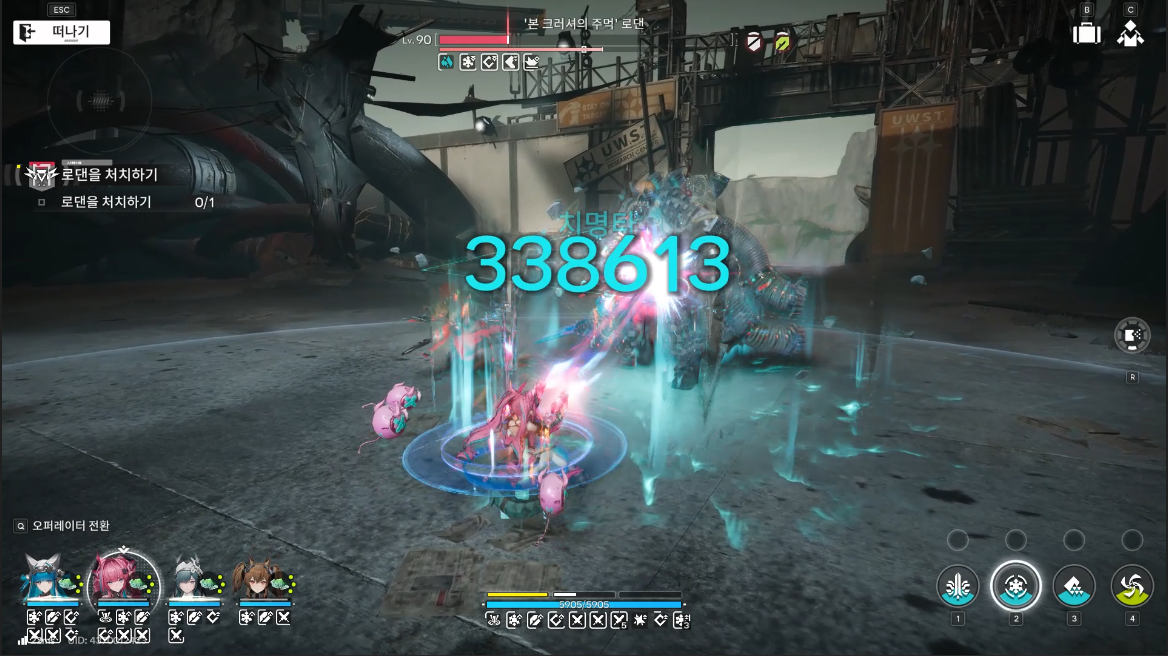Open the operator team icon
This screenshot has width=1168, height=656.
click(1131, 33)
